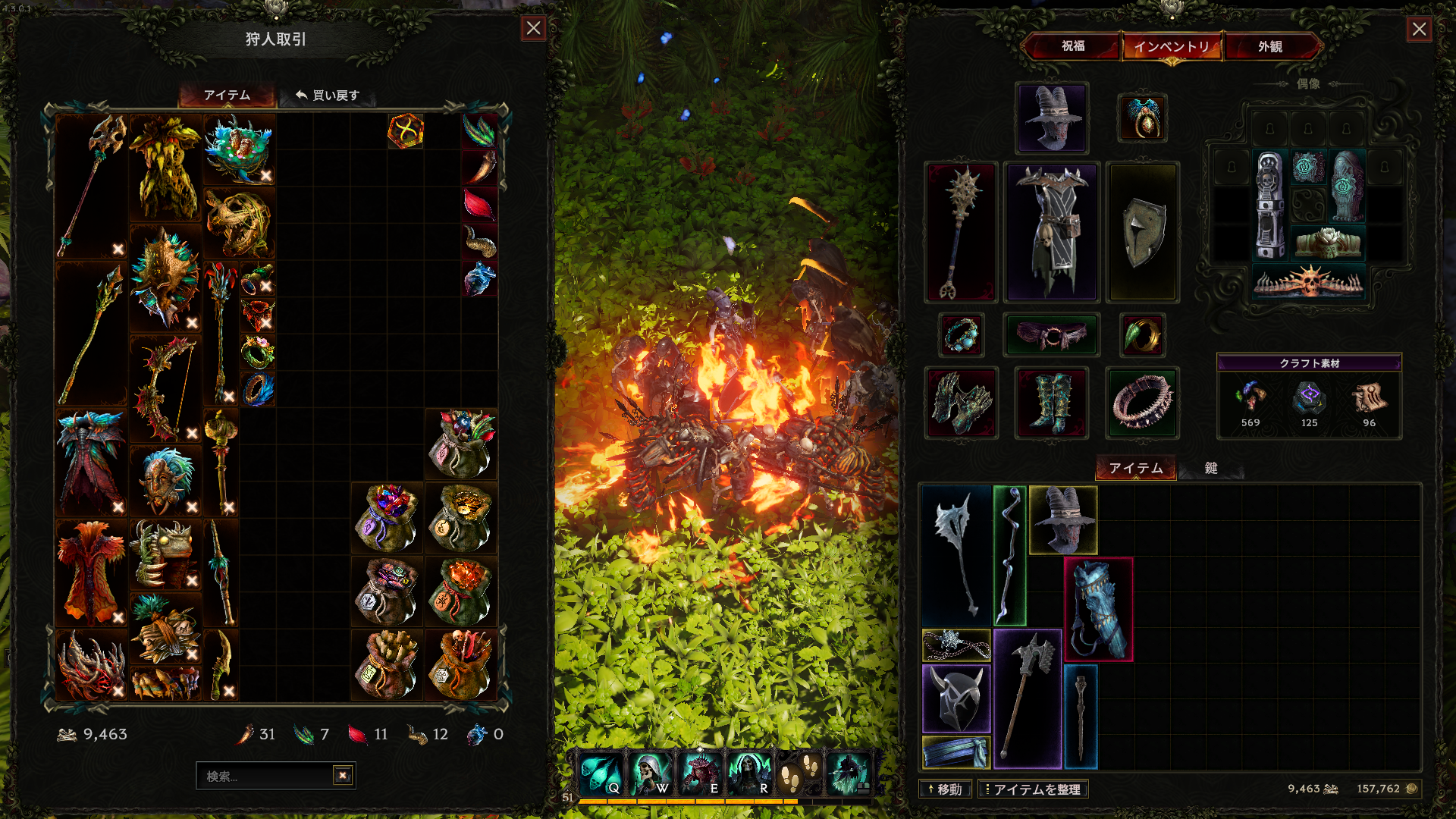The width and height of the screenshot is (1456, 819).
Task: Select the shop アイテム tab
Action: tap(226, 96)
